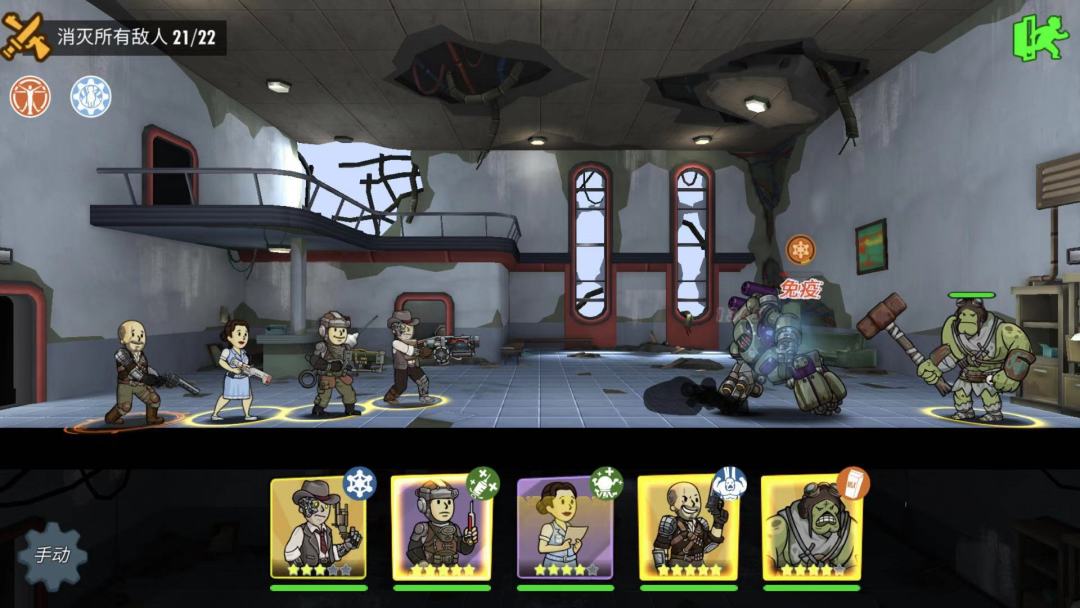The width and height of the screenshot is (1080, 608).
Task: Choose the helmeted soldier with syringe card
Action: (441, 528)
